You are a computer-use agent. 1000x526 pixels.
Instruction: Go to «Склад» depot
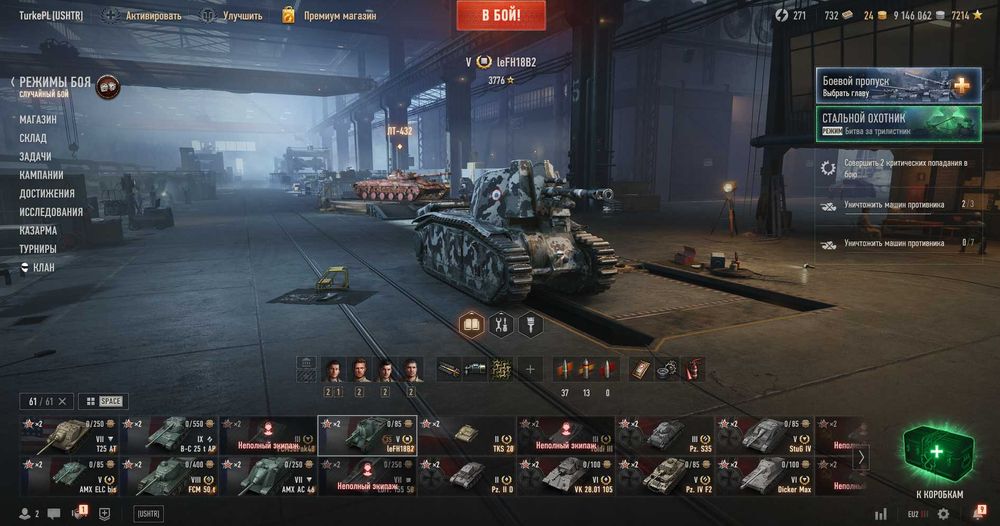34,137
